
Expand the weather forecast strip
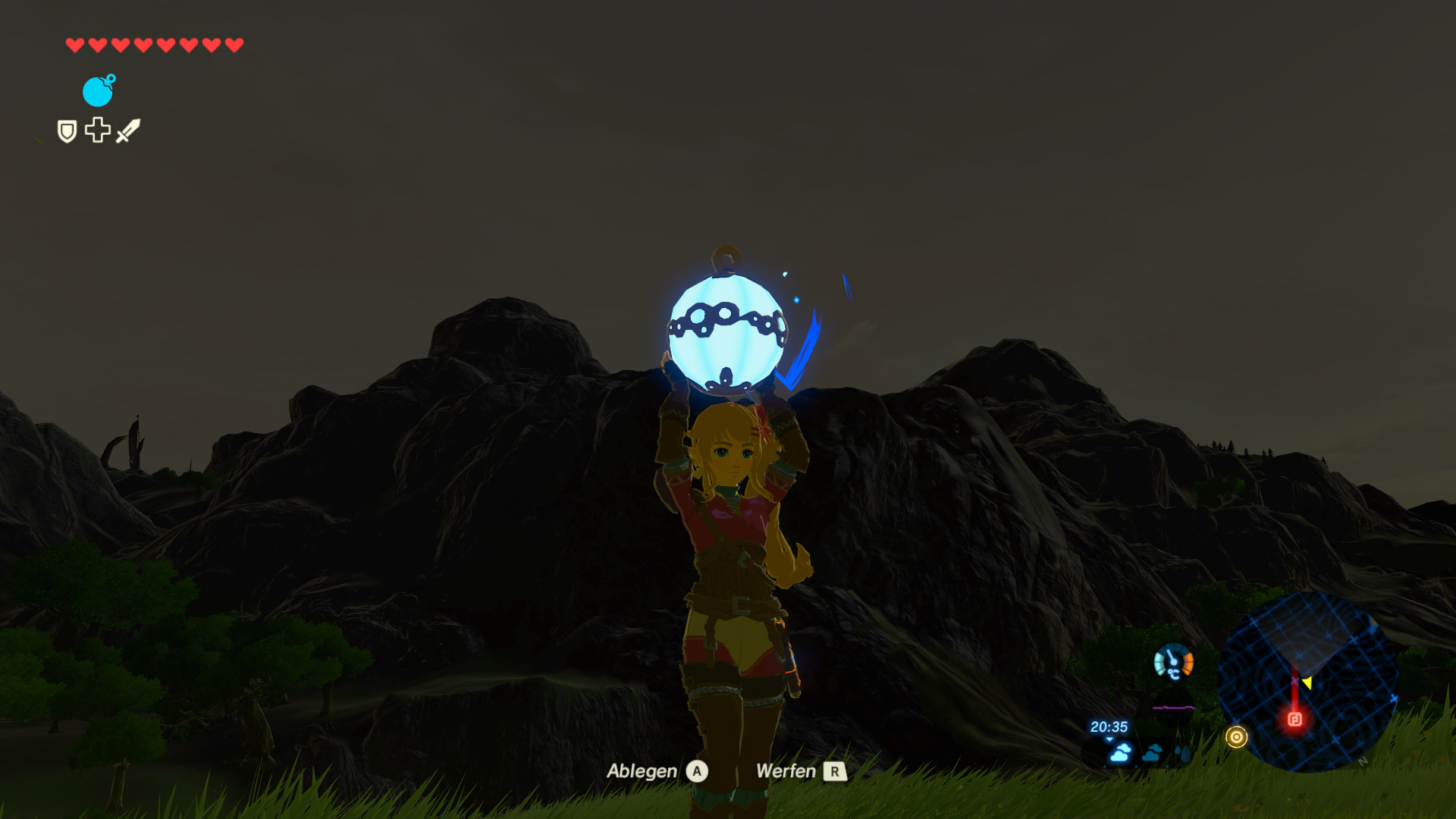[x=1153, y=753]
